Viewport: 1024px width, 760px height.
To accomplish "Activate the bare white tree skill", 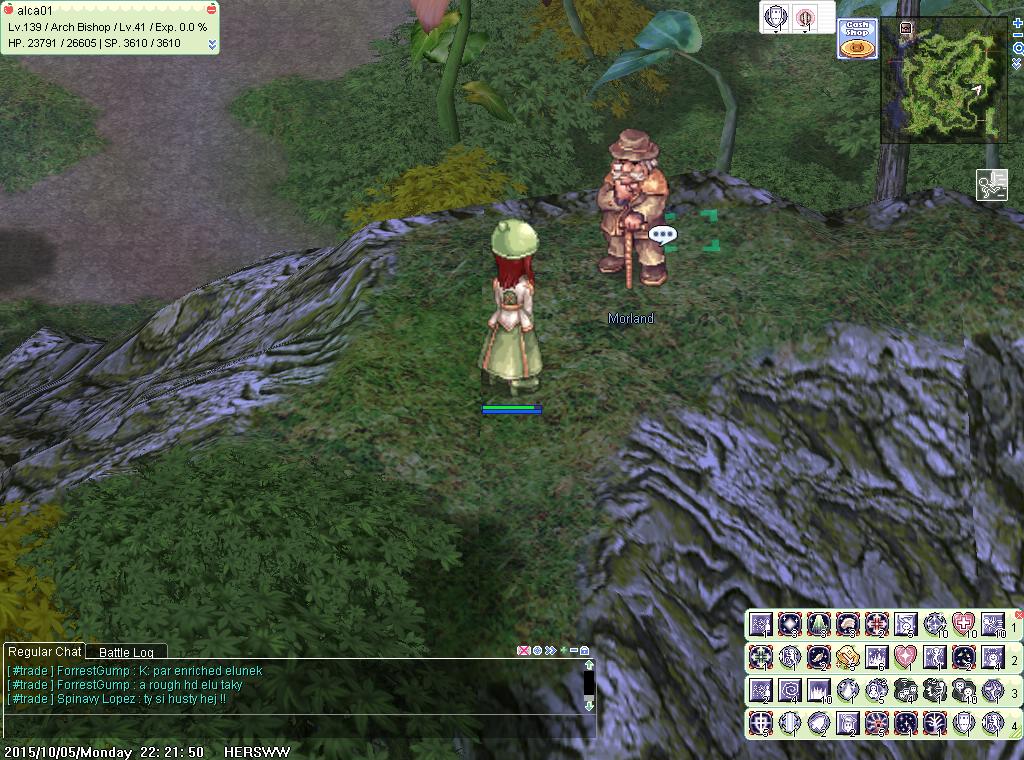I will [933, 723].
